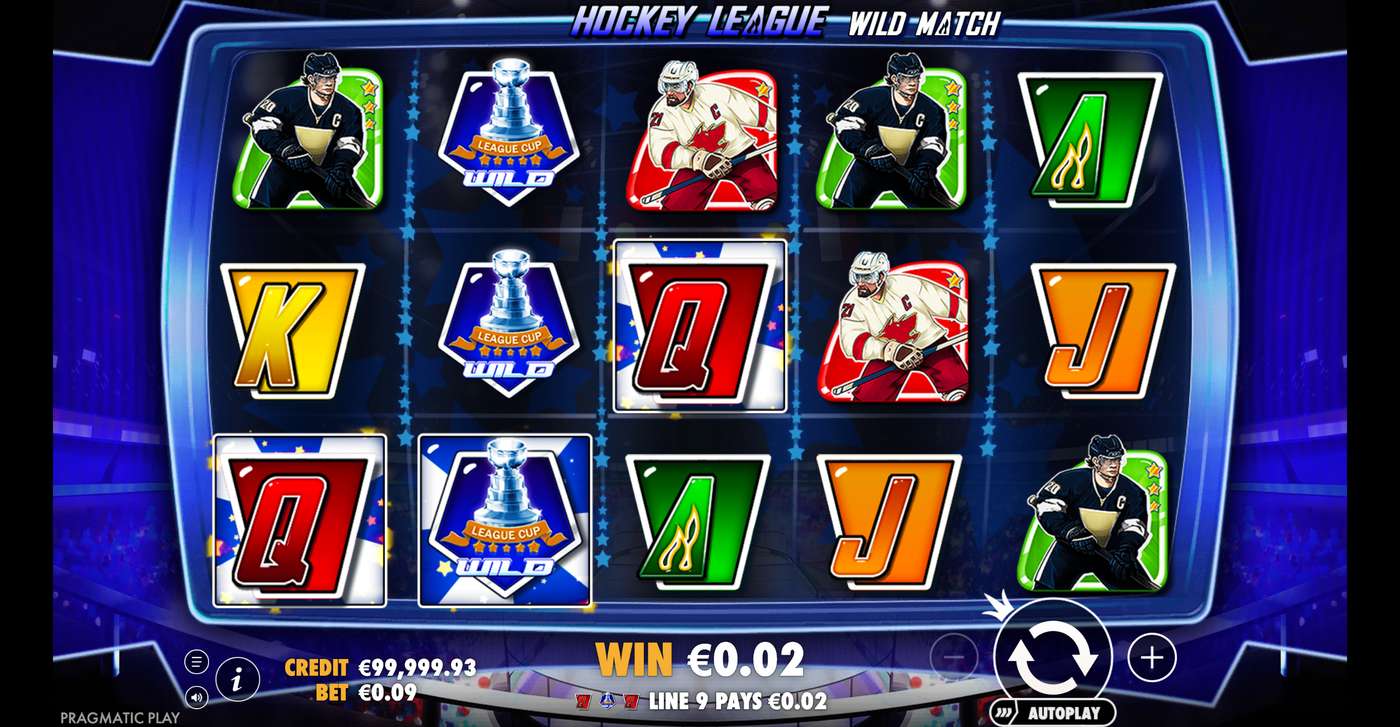Open the game menu via hamburger icon
This screenshot has height=727, width=1400.
196,660
